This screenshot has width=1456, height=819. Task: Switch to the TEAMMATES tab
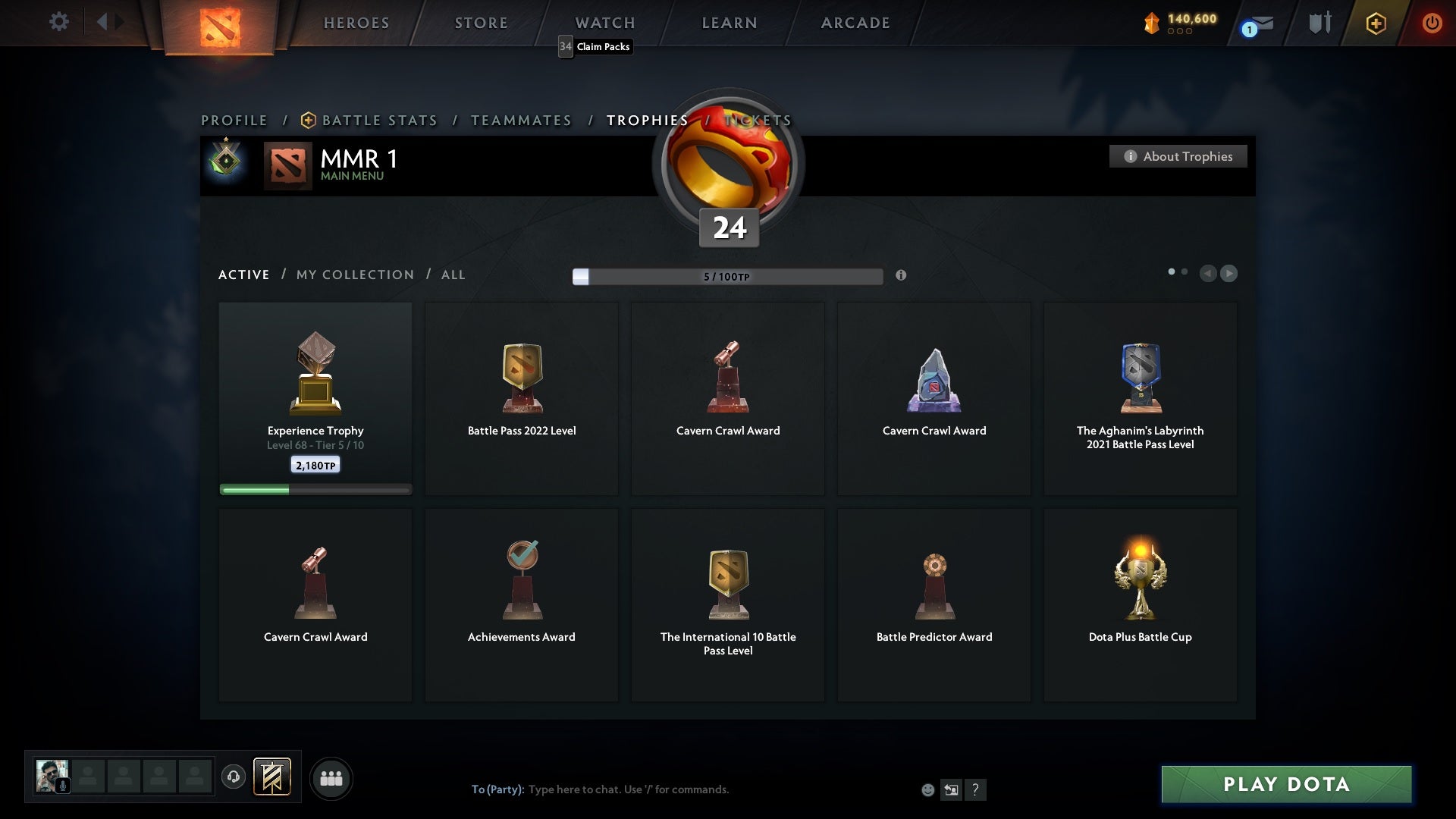[x=521, y=120]
